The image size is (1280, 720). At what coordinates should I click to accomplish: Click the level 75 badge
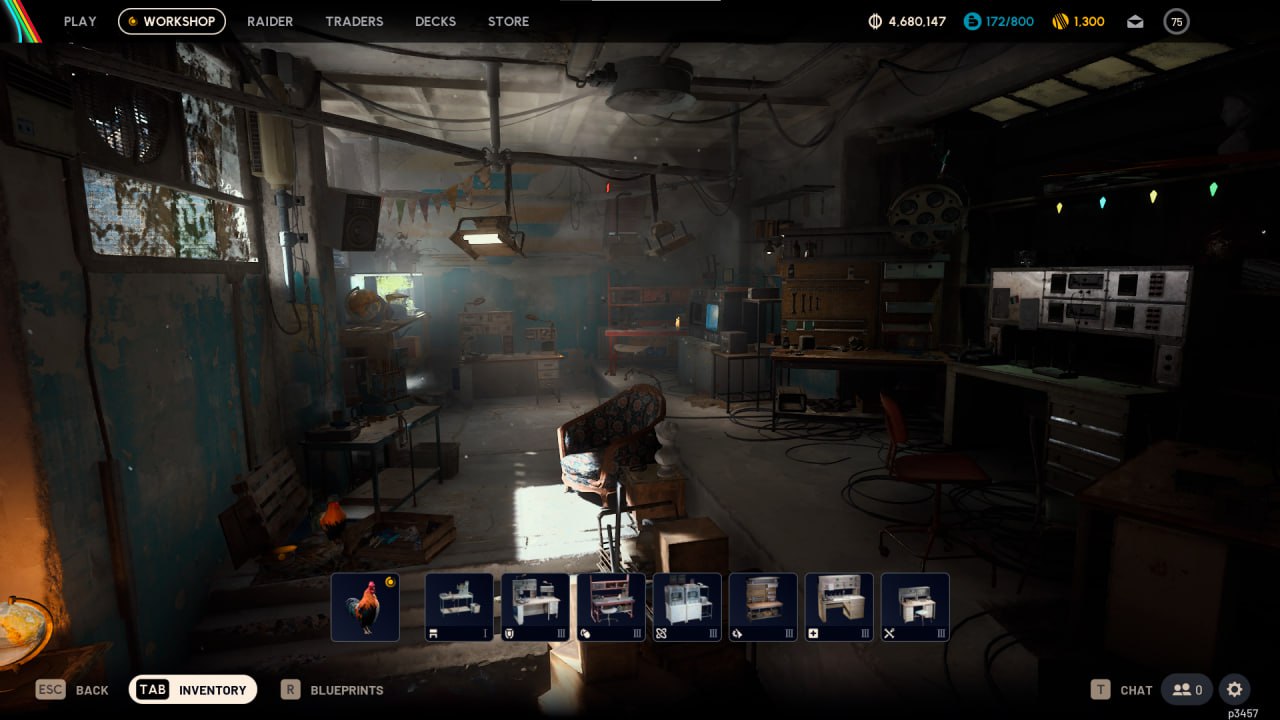coord(1177,21)
